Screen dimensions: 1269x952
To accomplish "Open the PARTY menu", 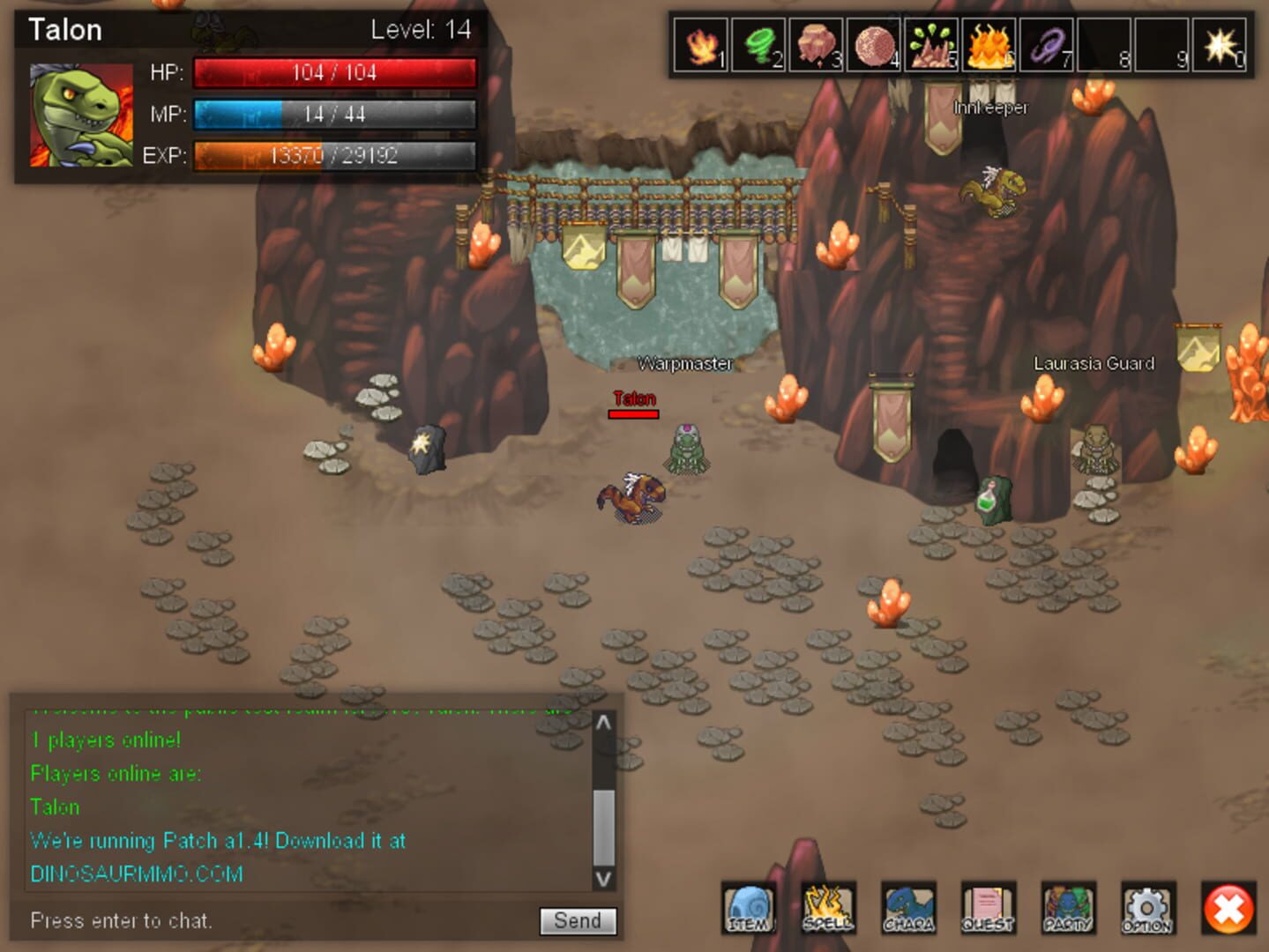I will point(1068,908).
